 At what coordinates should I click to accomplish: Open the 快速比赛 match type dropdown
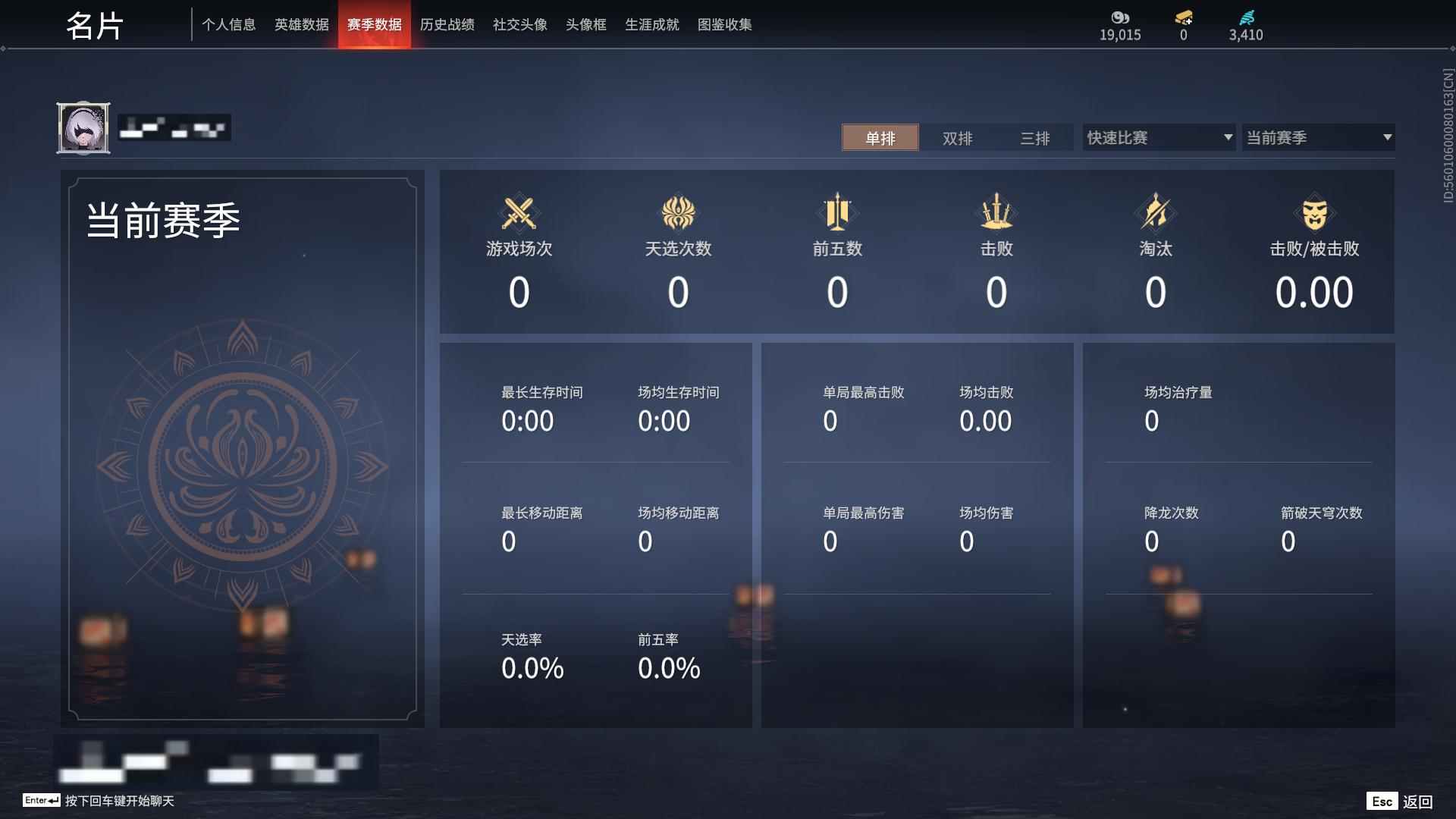click(1158, 137)
